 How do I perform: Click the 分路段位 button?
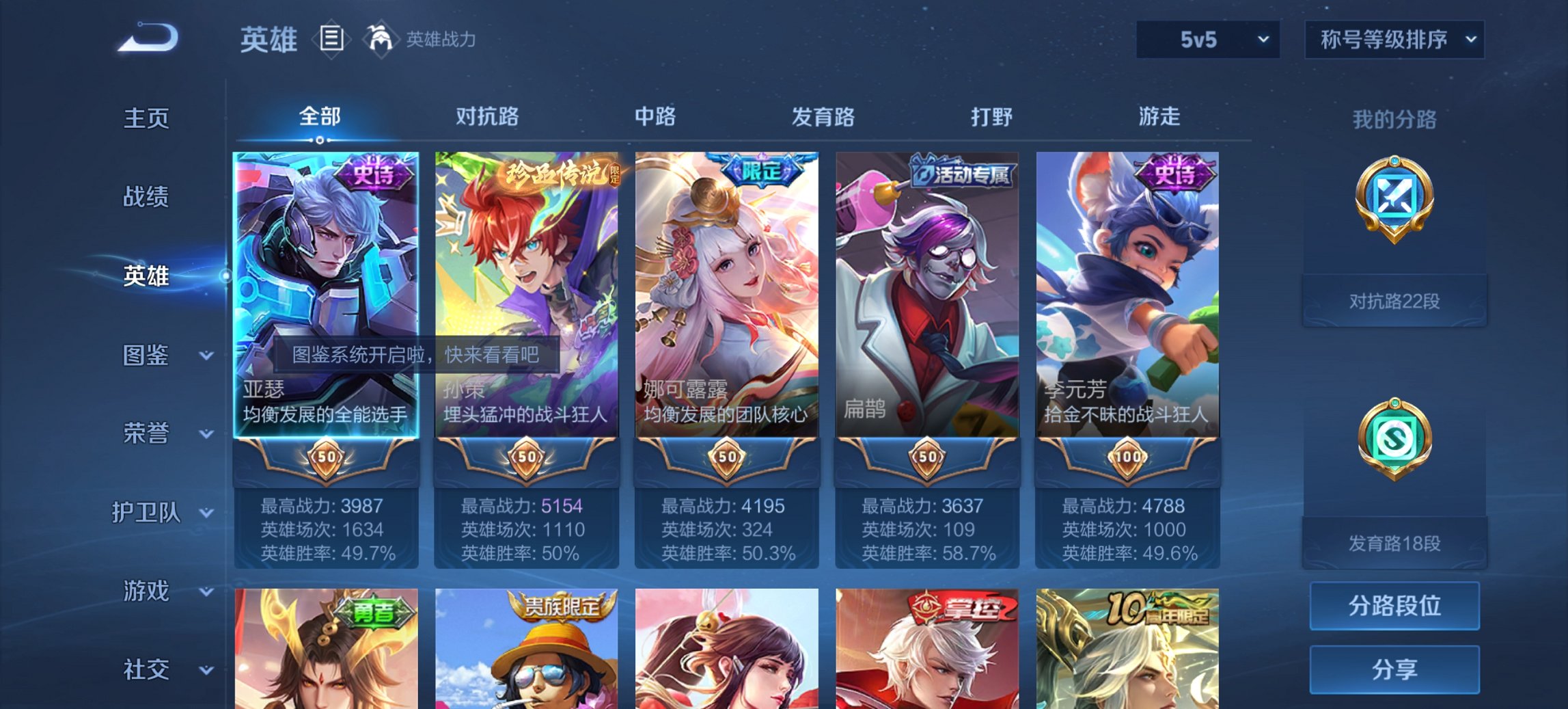[x=1394, y=606]
